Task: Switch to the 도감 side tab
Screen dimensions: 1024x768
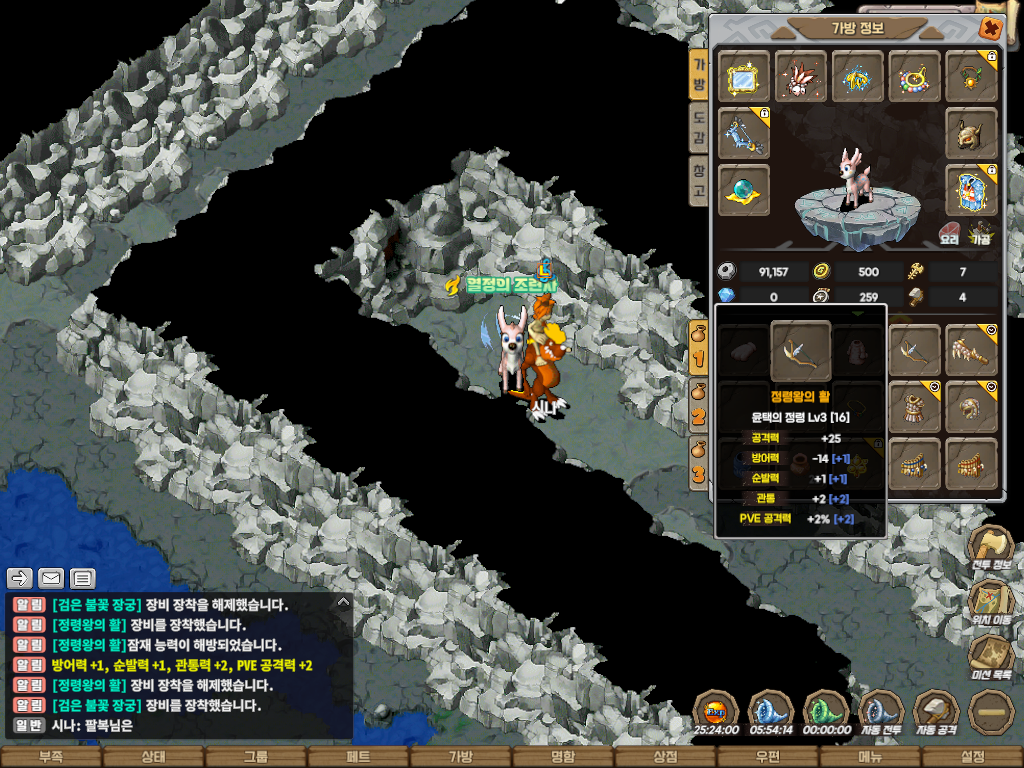Action: [x=699, y=128]
